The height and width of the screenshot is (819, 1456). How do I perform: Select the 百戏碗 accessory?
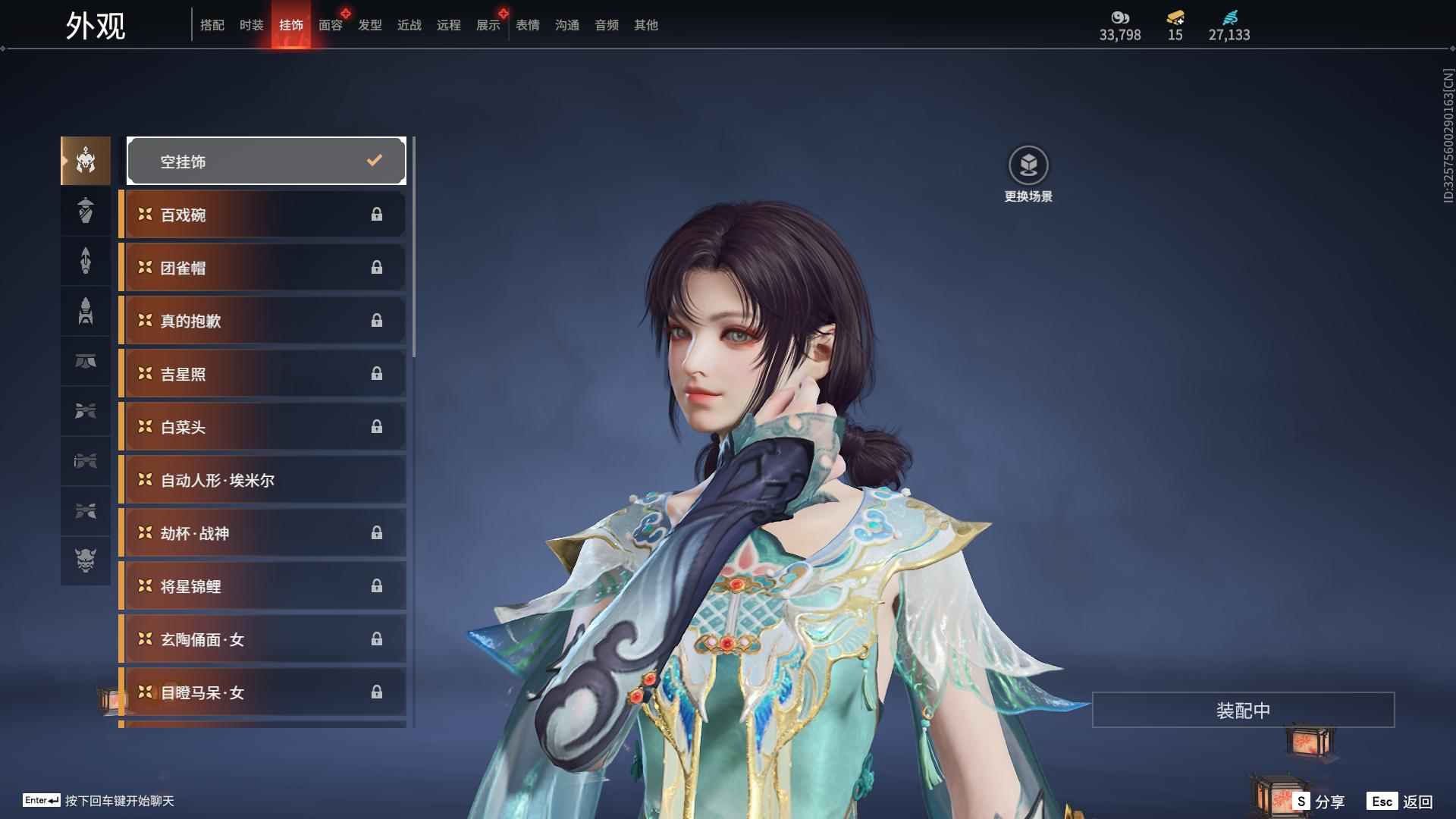[262, 215]
